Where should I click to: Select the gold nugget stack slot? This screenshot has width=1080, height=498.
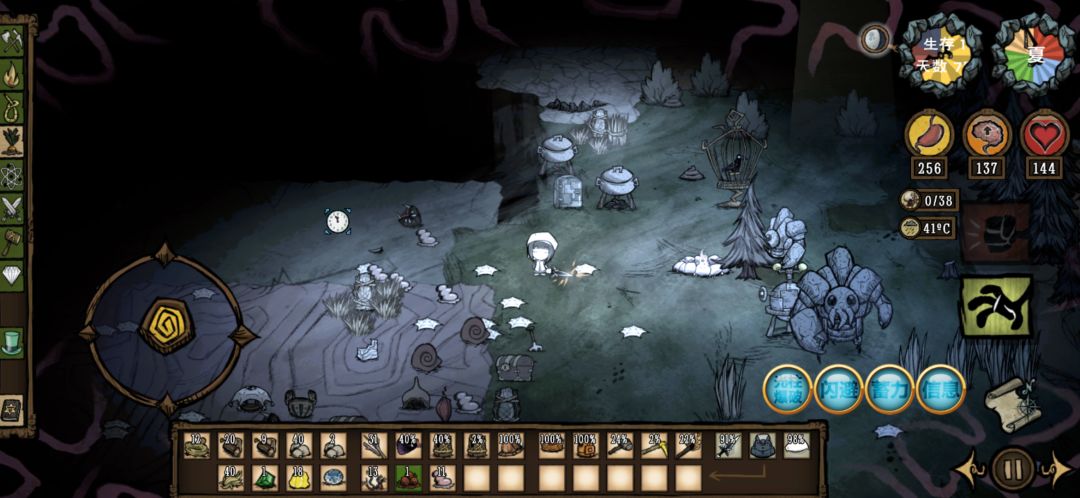[x=299, y=478]
